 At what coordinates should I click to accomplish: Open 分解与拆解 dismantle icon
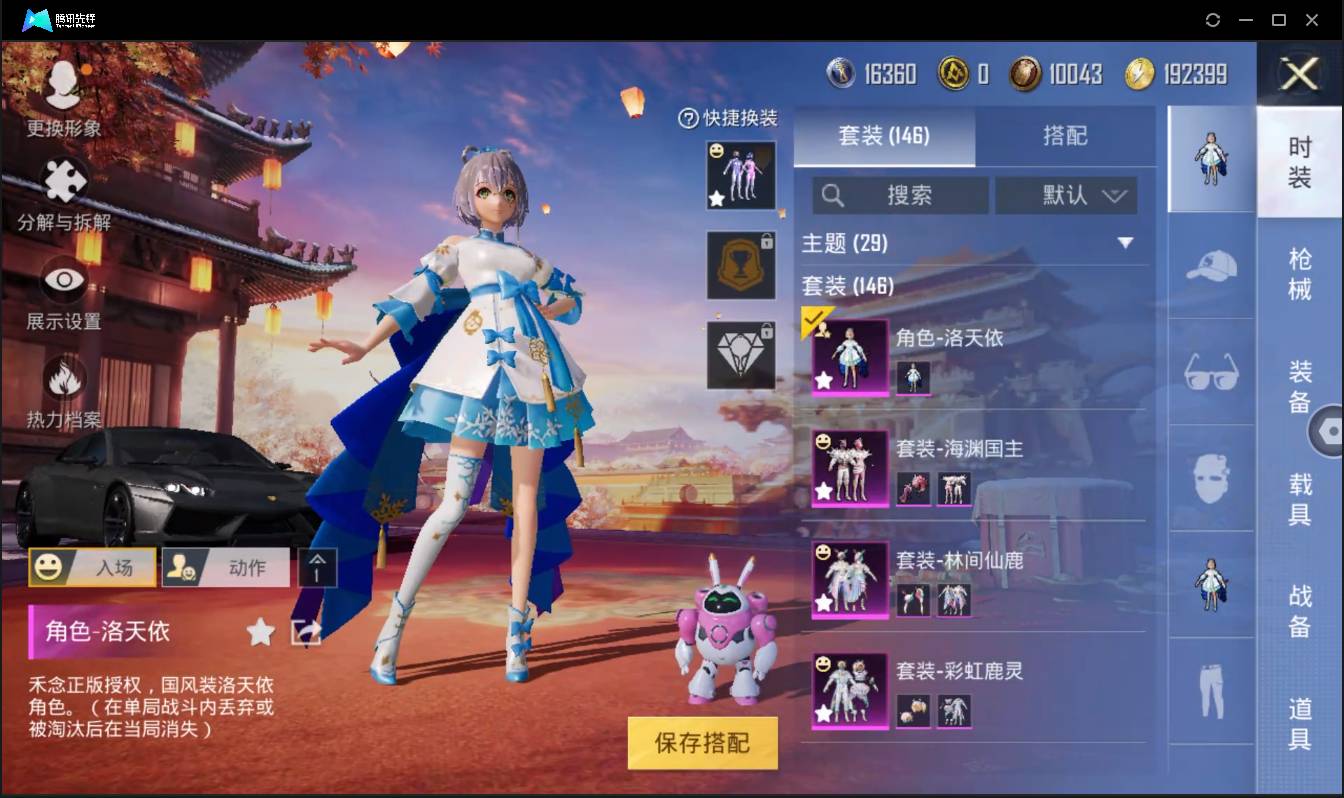click(63, 180)
